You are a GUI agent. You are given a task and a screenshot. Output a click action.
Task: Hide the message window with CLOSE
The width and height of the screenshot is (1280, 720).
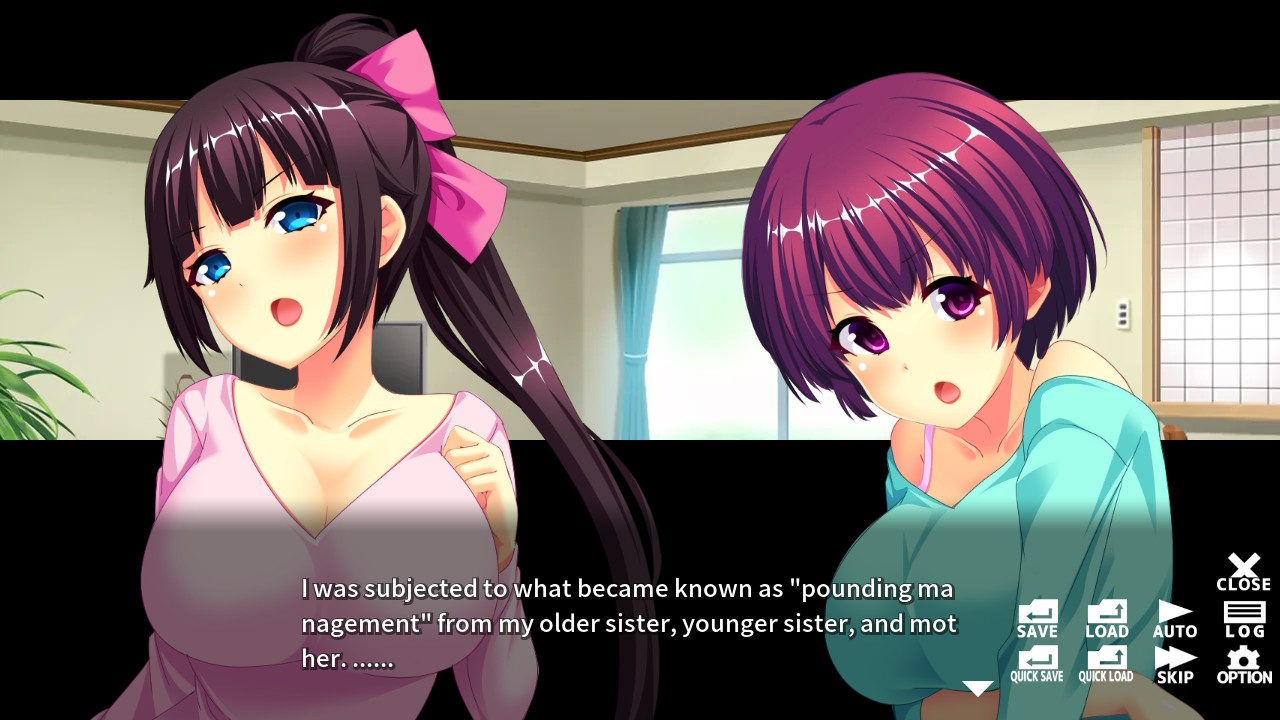tap(1244, 570)
